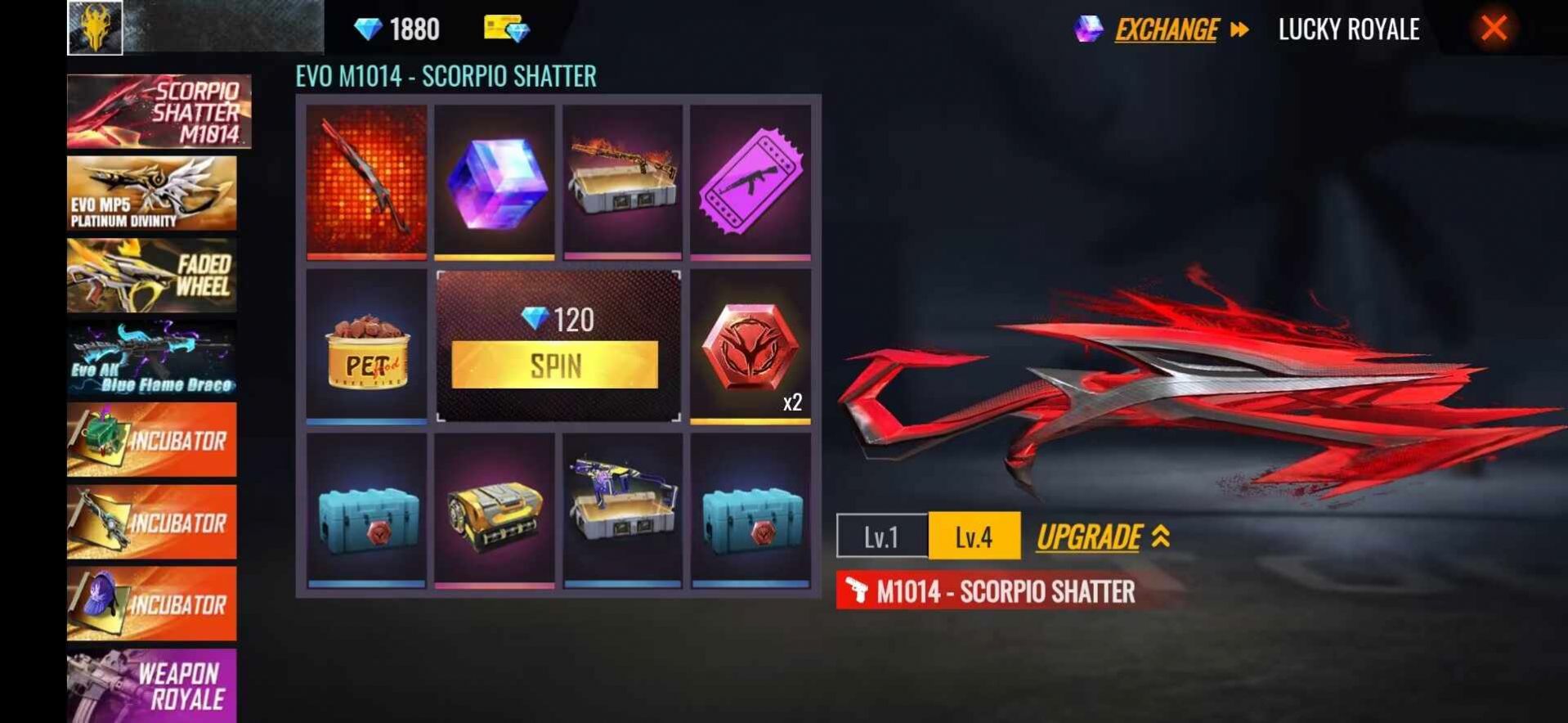Choose the Evo AK Blue Flame Draco tab
This screenshot has height=723, width=1568.
(x=152, y=358)
